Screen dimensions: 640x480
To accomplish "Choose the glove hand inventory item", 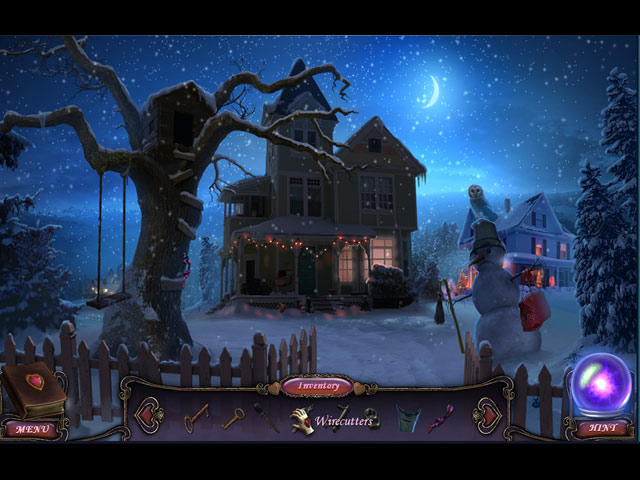I will [x=302, y=420].
